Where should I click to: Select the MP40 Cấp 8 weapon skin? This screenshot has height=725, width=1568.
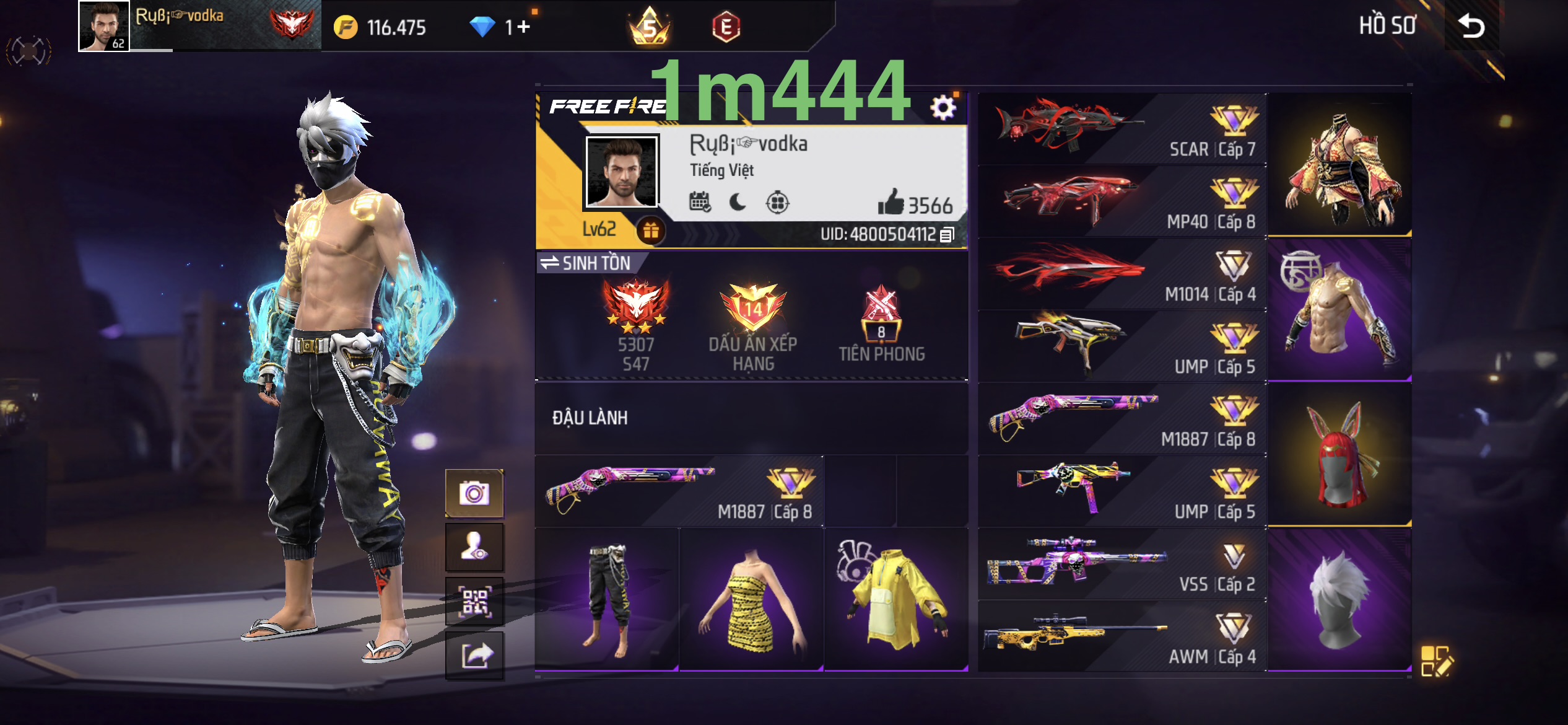(1122, 201)
